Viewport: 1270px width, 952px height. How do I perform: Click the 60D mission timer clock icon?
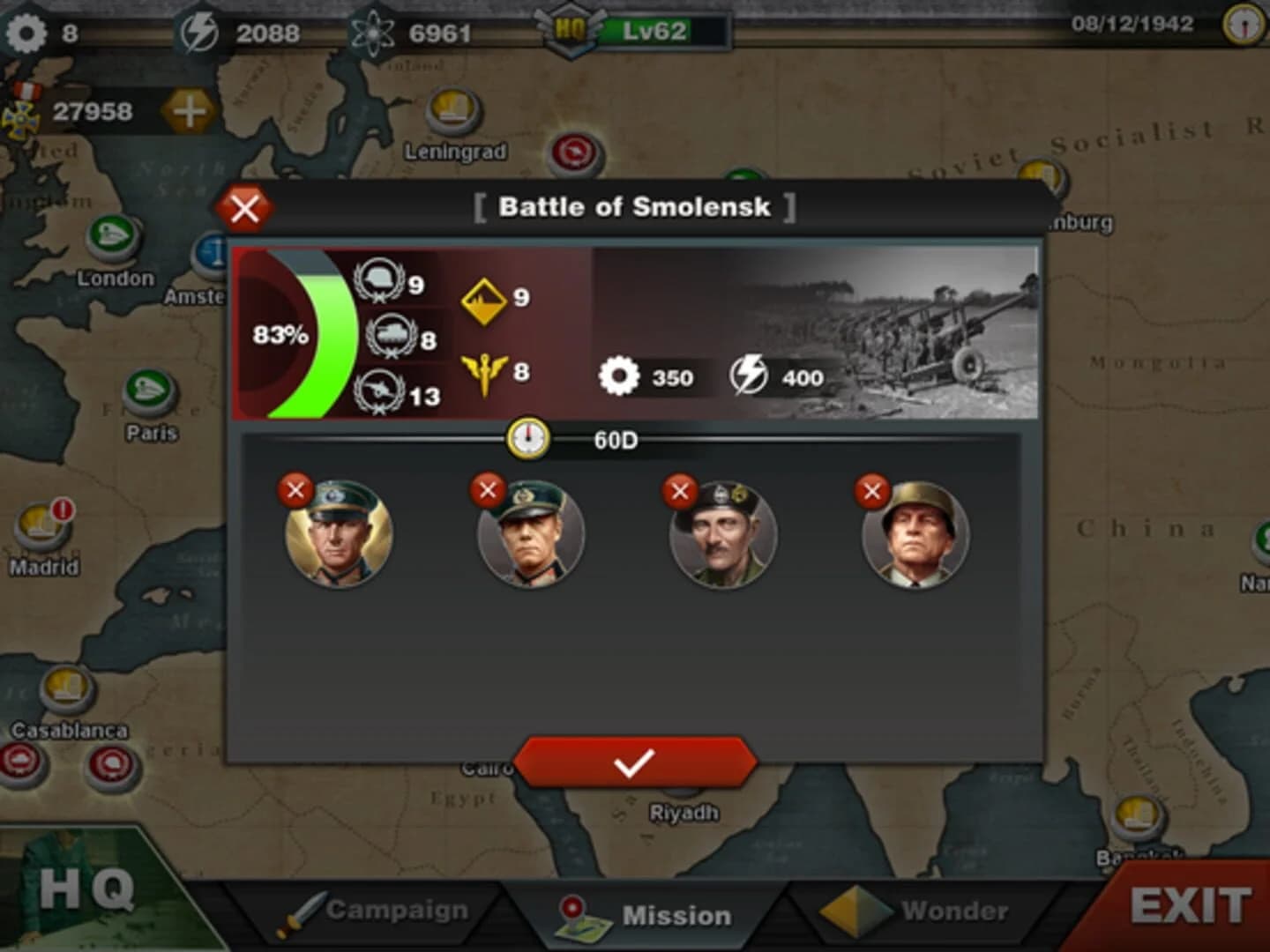tap(527, 436)
